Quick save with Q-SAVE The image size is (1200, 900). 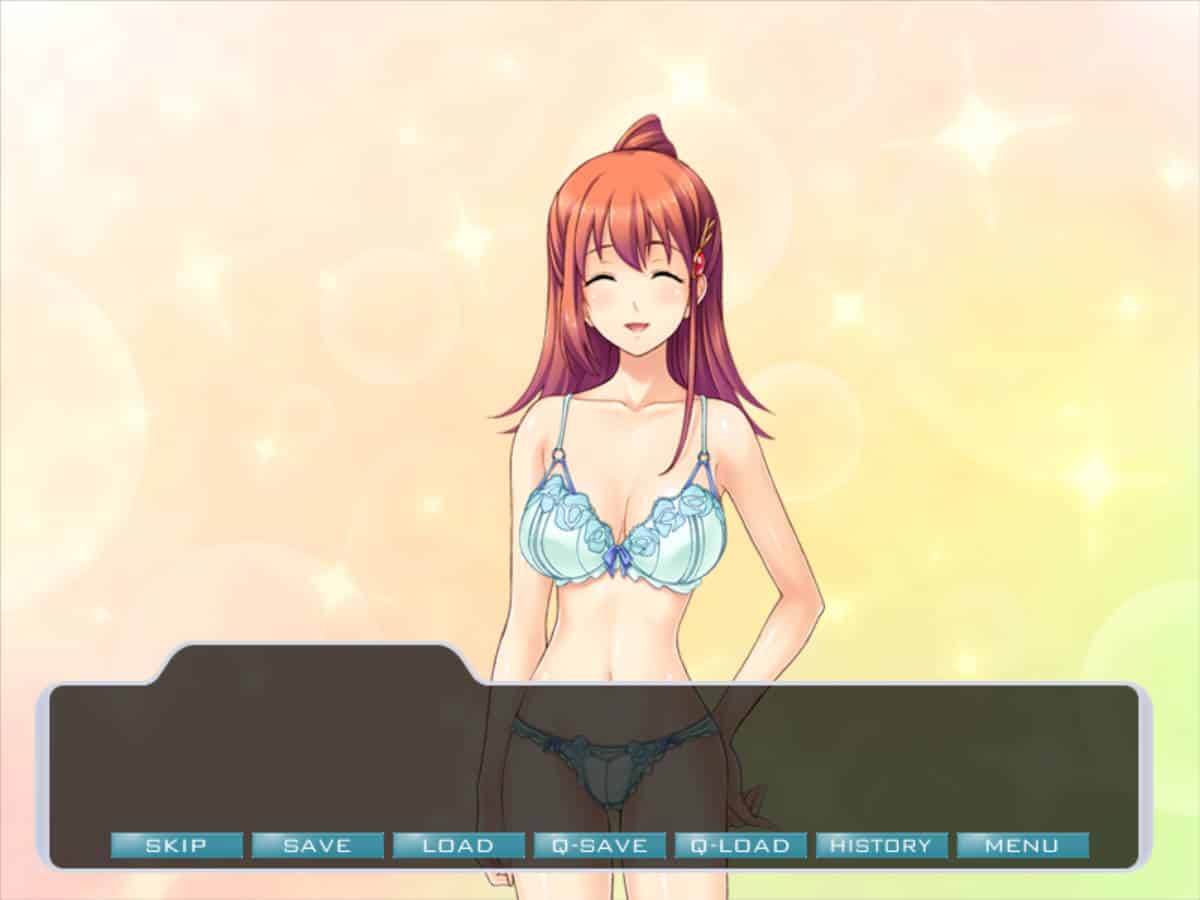point(599,845)
